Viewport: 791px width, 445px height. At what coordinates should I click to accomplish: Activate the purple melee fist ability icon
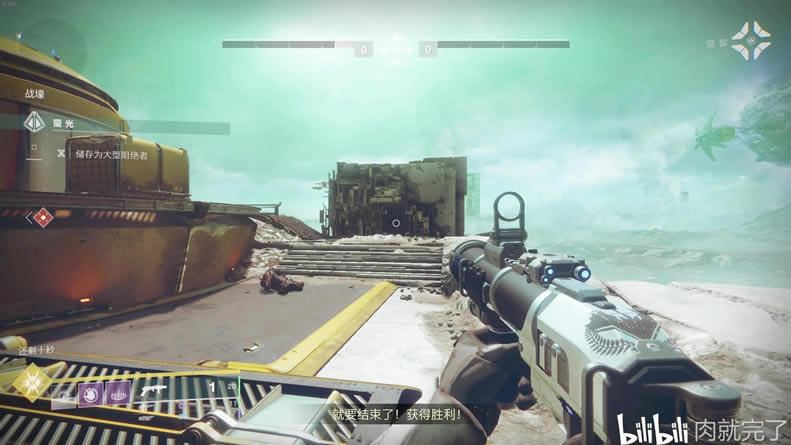[91, 392]
